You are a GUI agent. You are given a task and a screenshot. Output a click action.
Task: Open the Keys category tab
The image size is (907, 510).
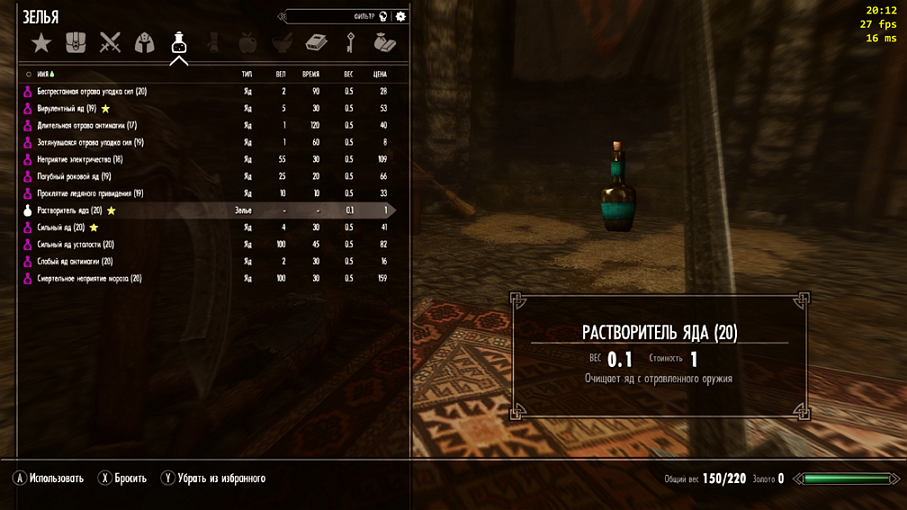tap(351, 43)
